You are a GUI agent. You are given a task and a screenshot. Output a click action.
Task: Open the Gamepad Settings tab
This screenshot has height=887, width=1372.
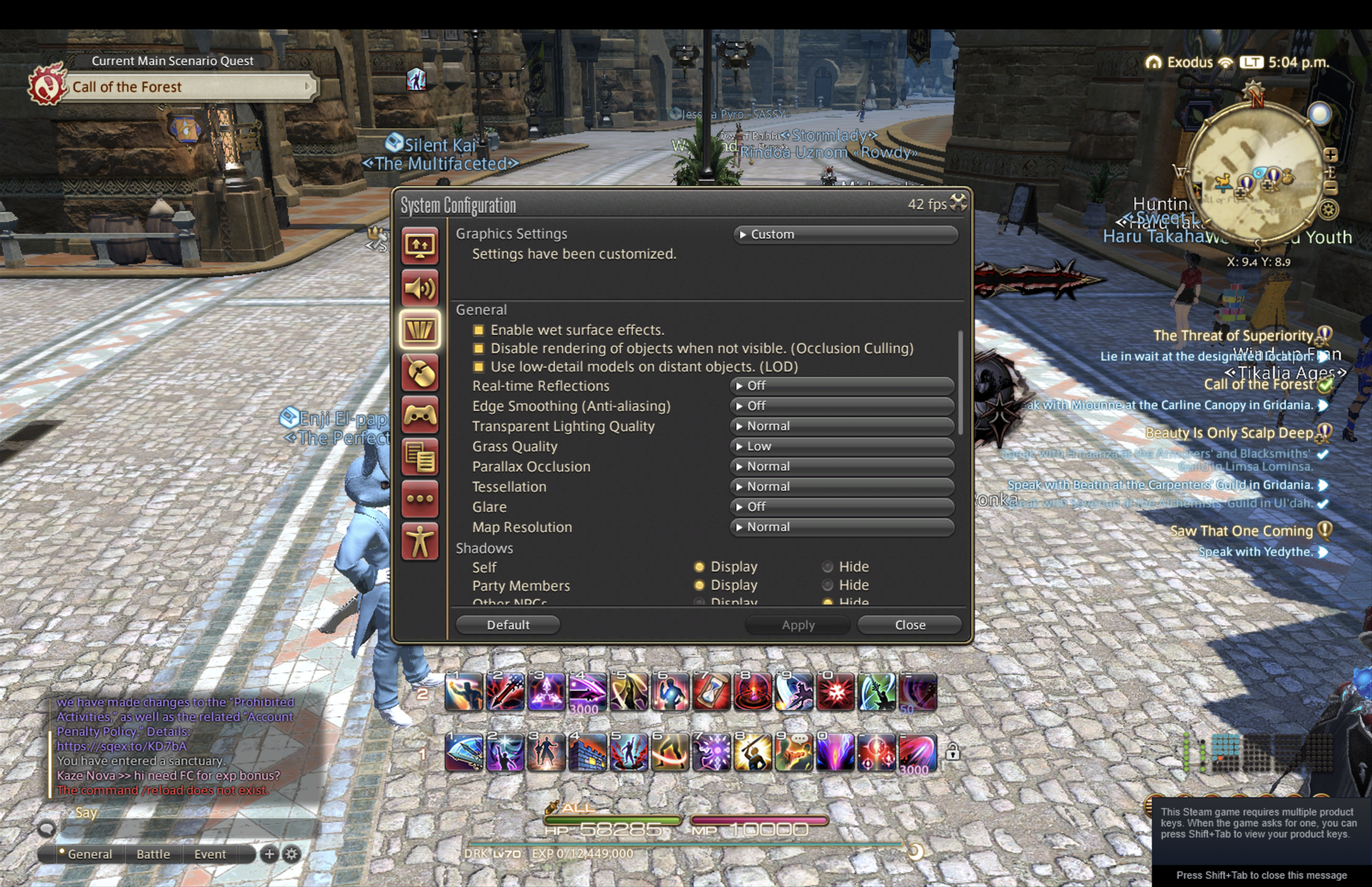(420, 415)
